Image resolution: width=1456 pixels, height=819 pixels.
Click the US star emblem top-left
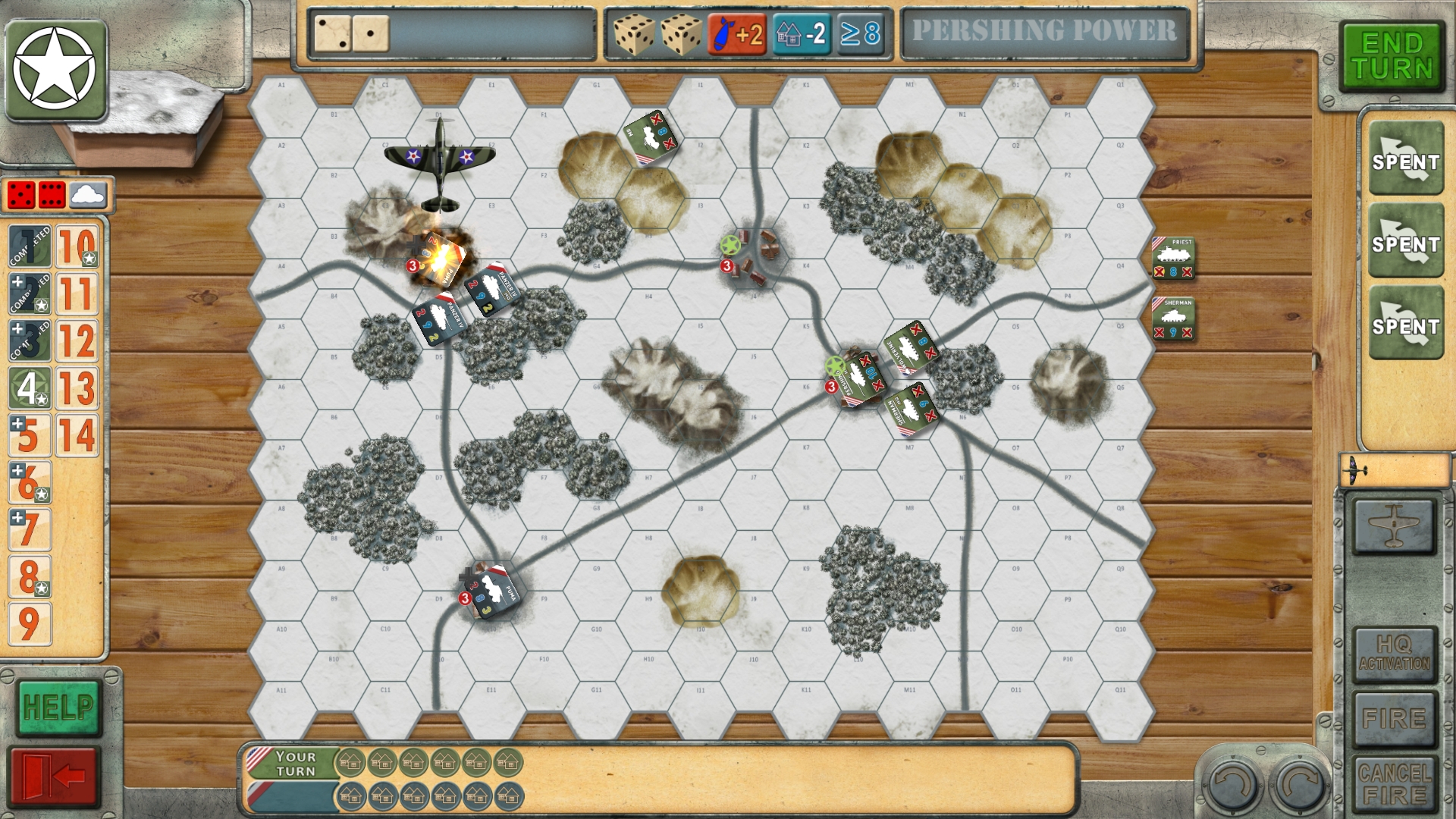tap(57, 67)
